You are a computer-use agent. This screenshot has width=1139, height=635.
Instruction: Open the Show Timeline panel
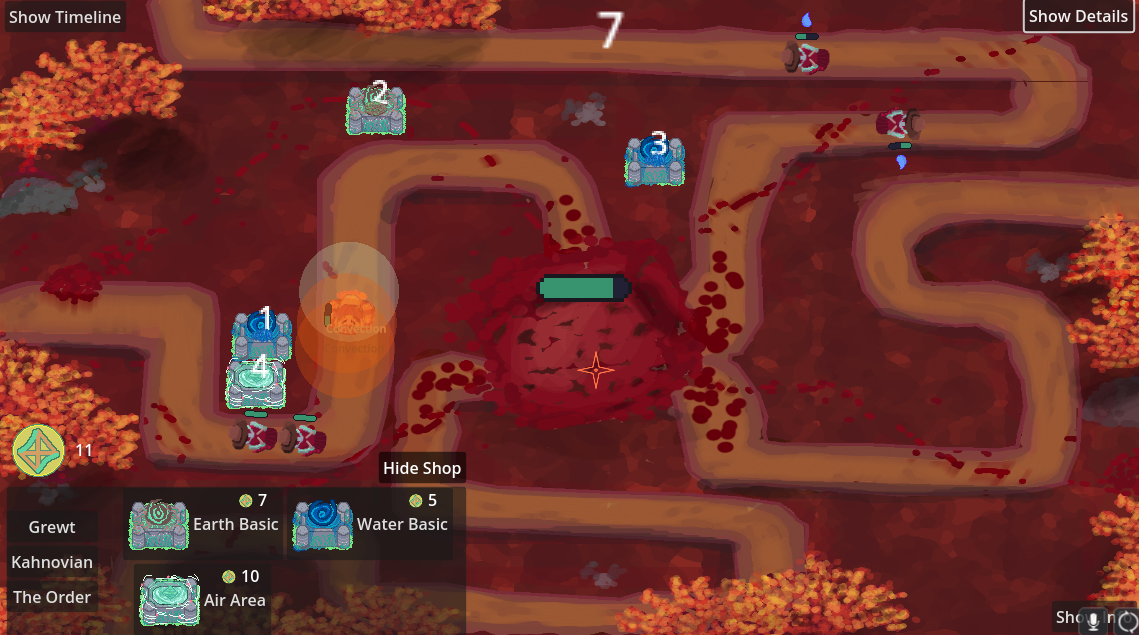coord(65,17)
